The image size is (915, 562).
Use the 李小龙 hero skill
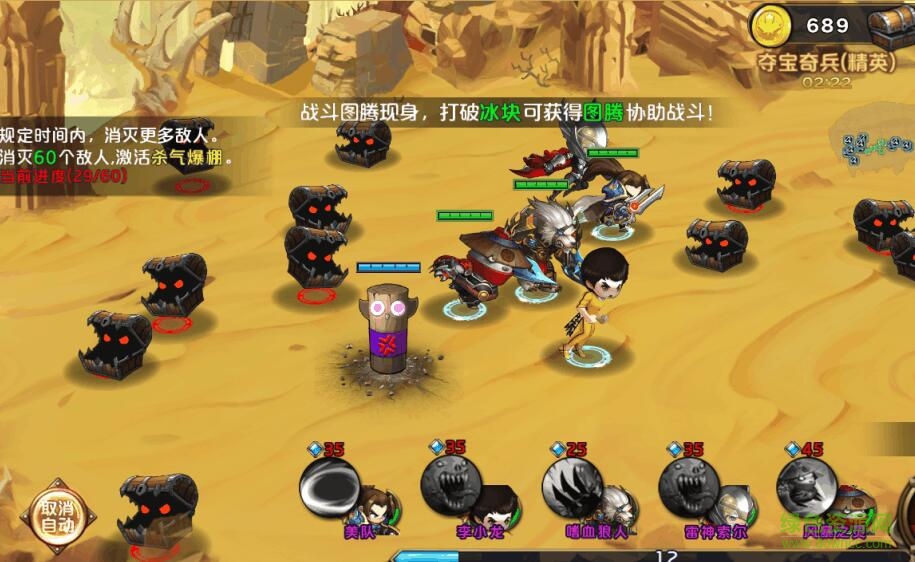pyautogui.click(x=451, y=487)
